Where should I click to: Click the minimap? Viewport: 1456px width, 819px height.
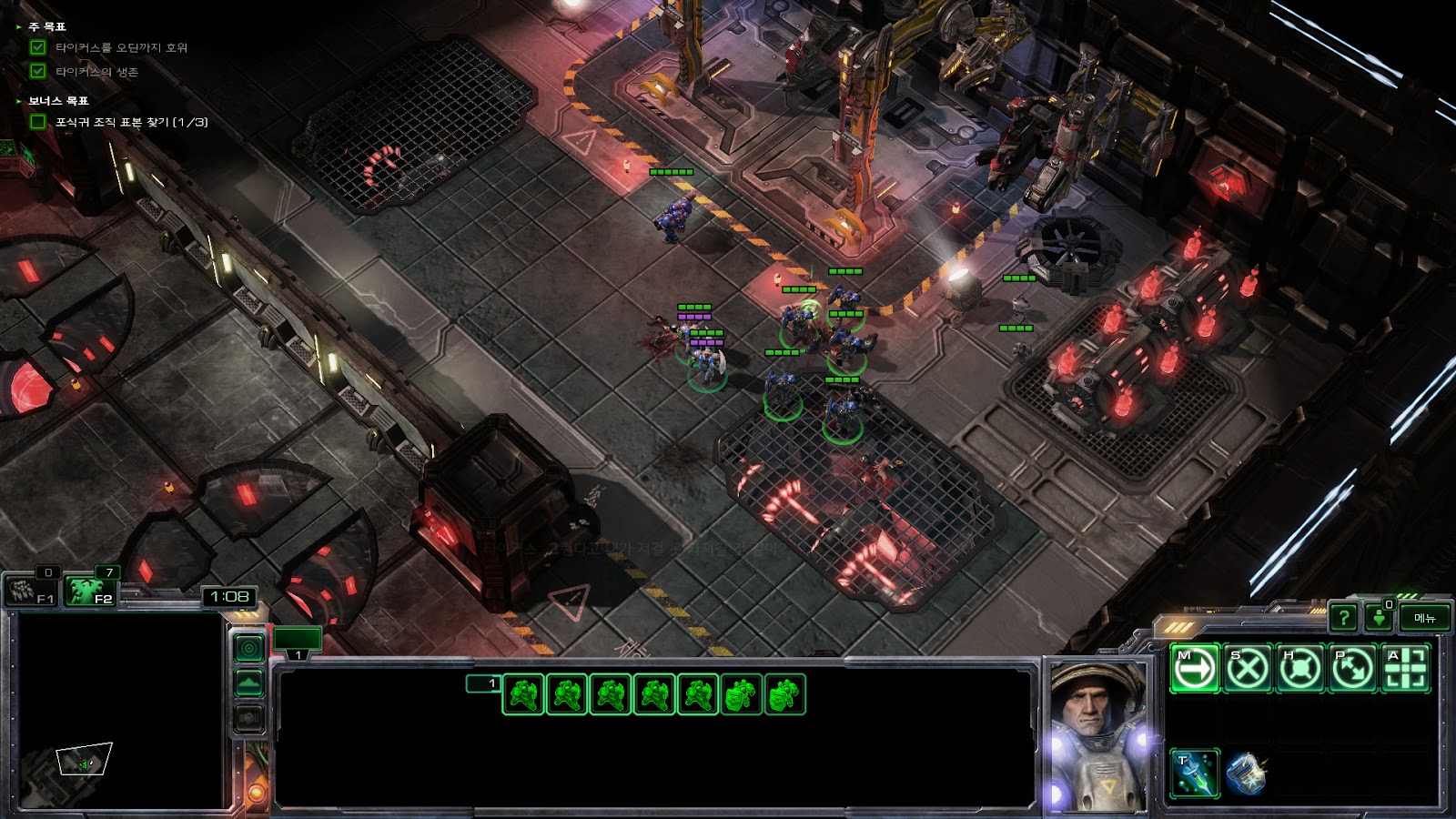tap(116, 712)
